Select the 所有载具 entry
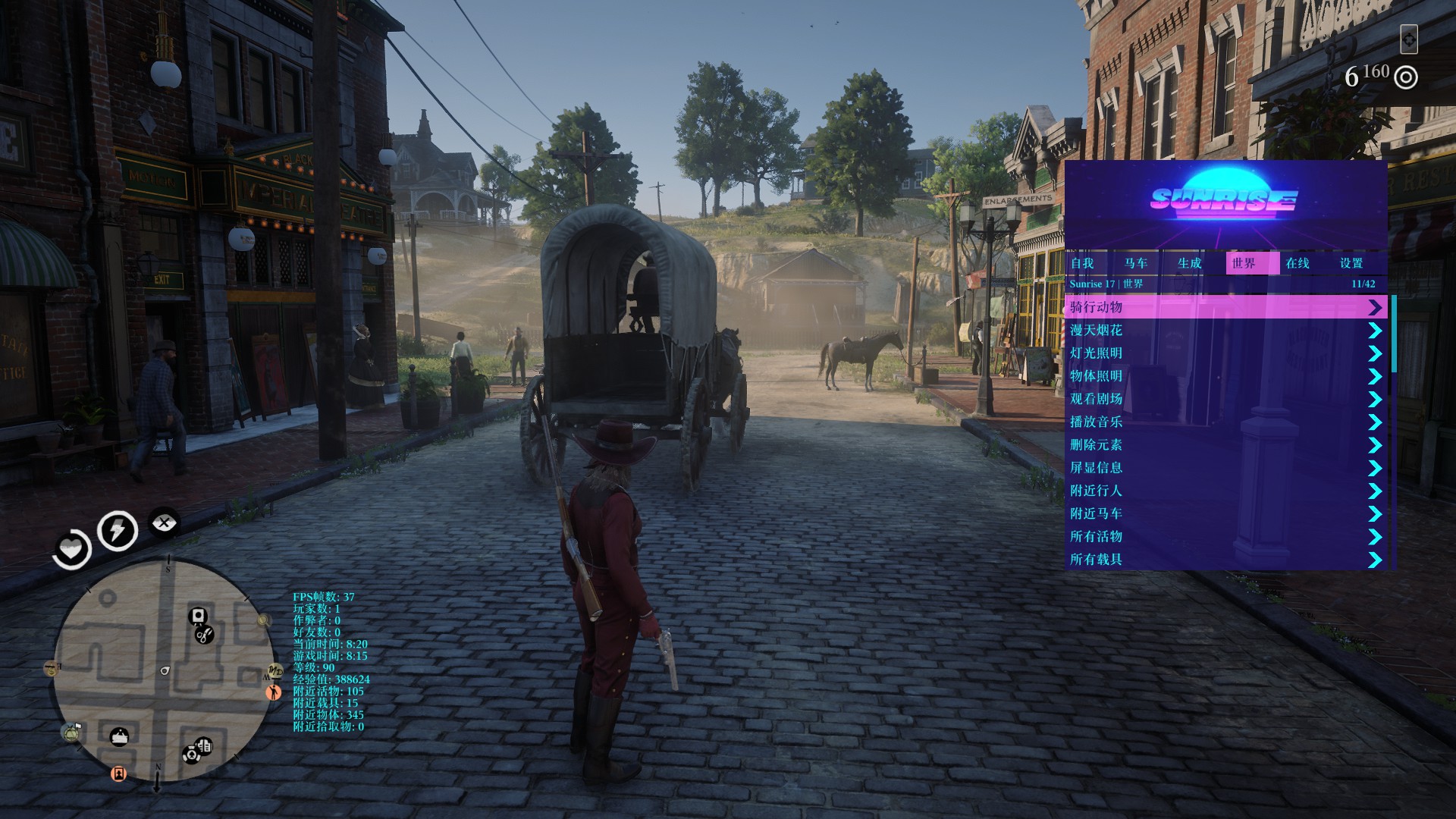The image size is (1456, 819). coord(1225,559)
